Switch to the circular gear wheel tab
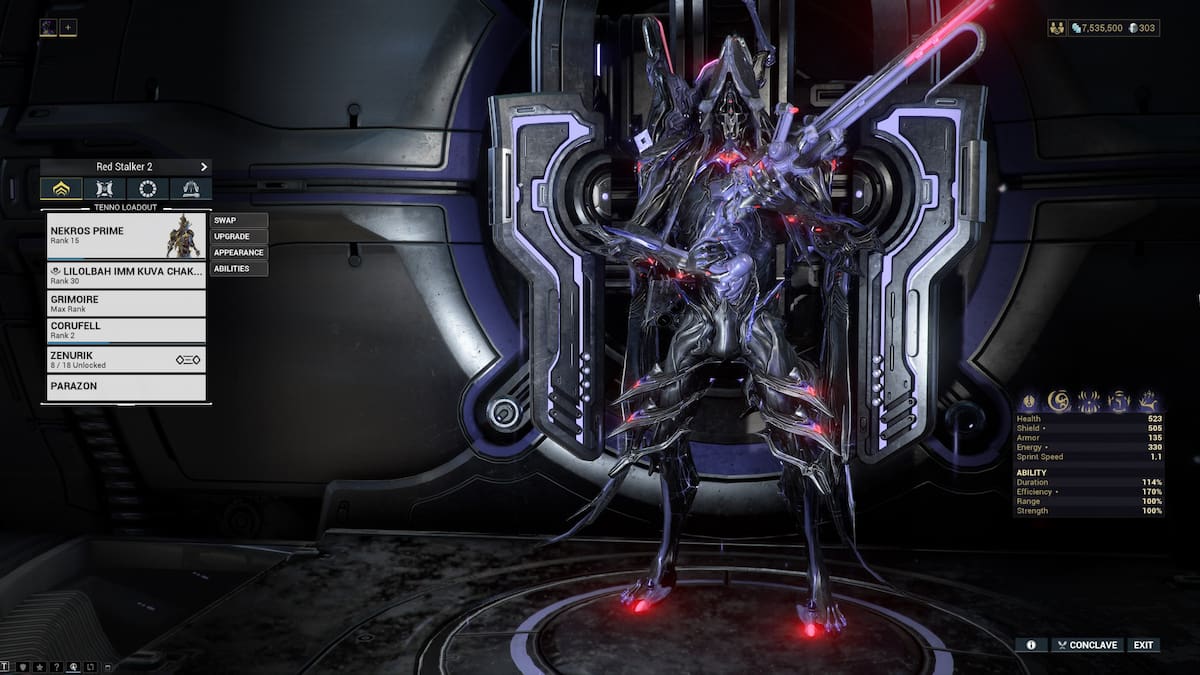 (148, 189)
